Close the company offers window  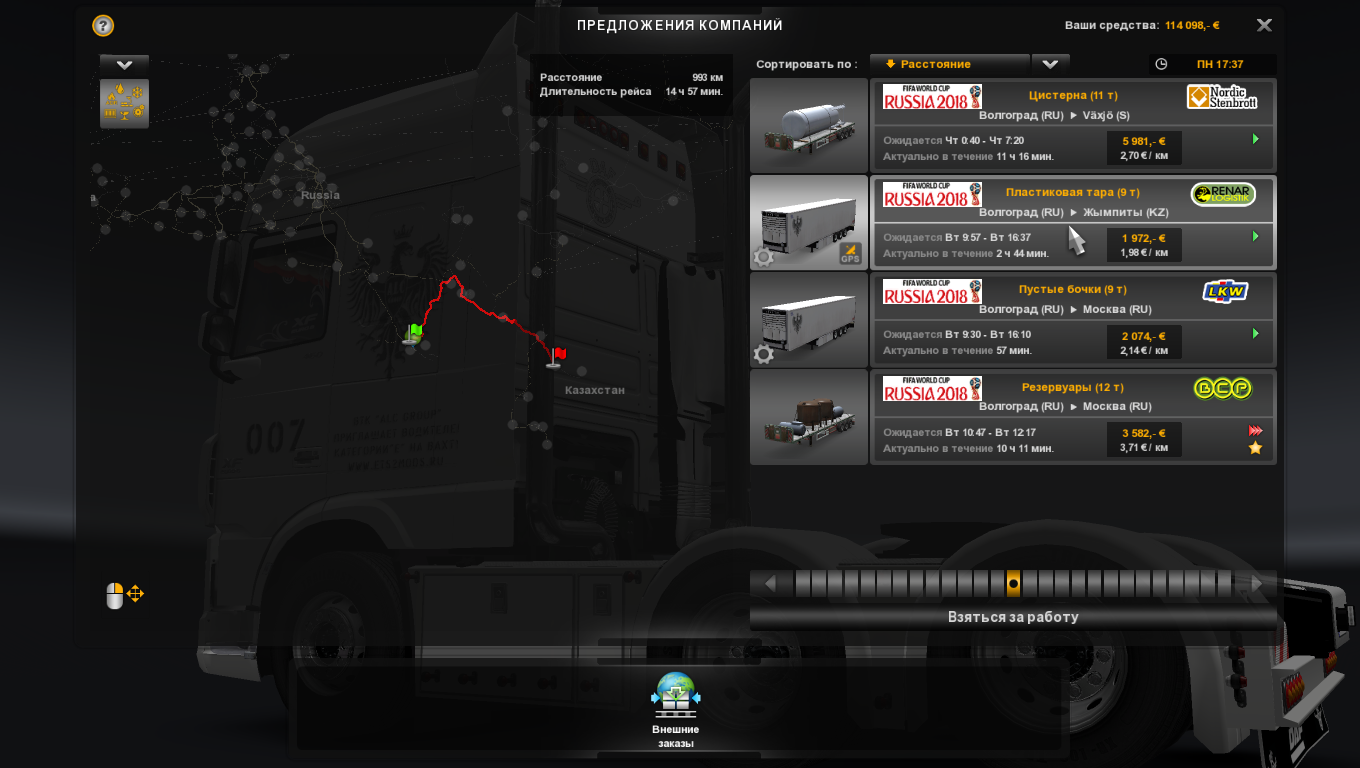point(1264,26)
